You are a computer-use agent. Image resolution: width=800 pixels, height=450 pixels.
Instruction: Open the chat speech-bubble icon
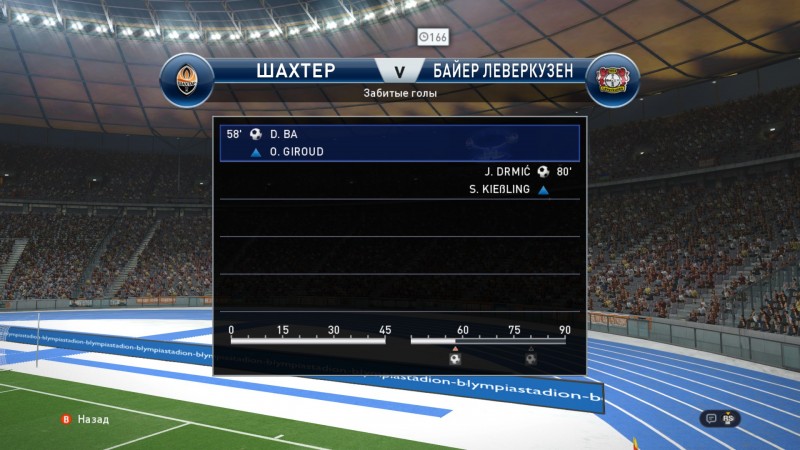(711, 419)
